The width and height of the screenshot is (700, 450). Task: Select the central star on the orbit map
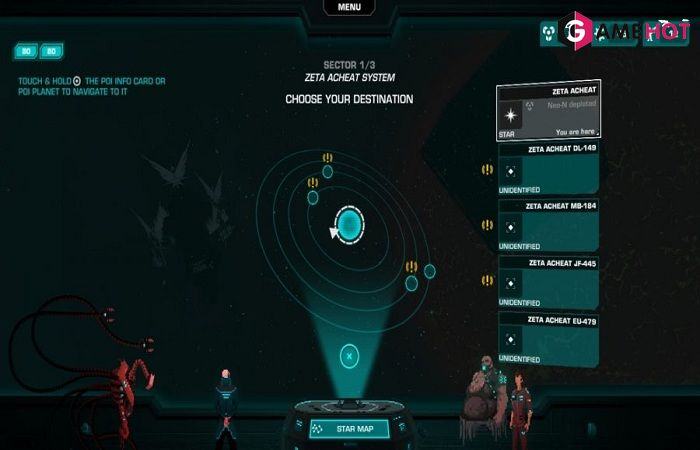pos(349,225)
